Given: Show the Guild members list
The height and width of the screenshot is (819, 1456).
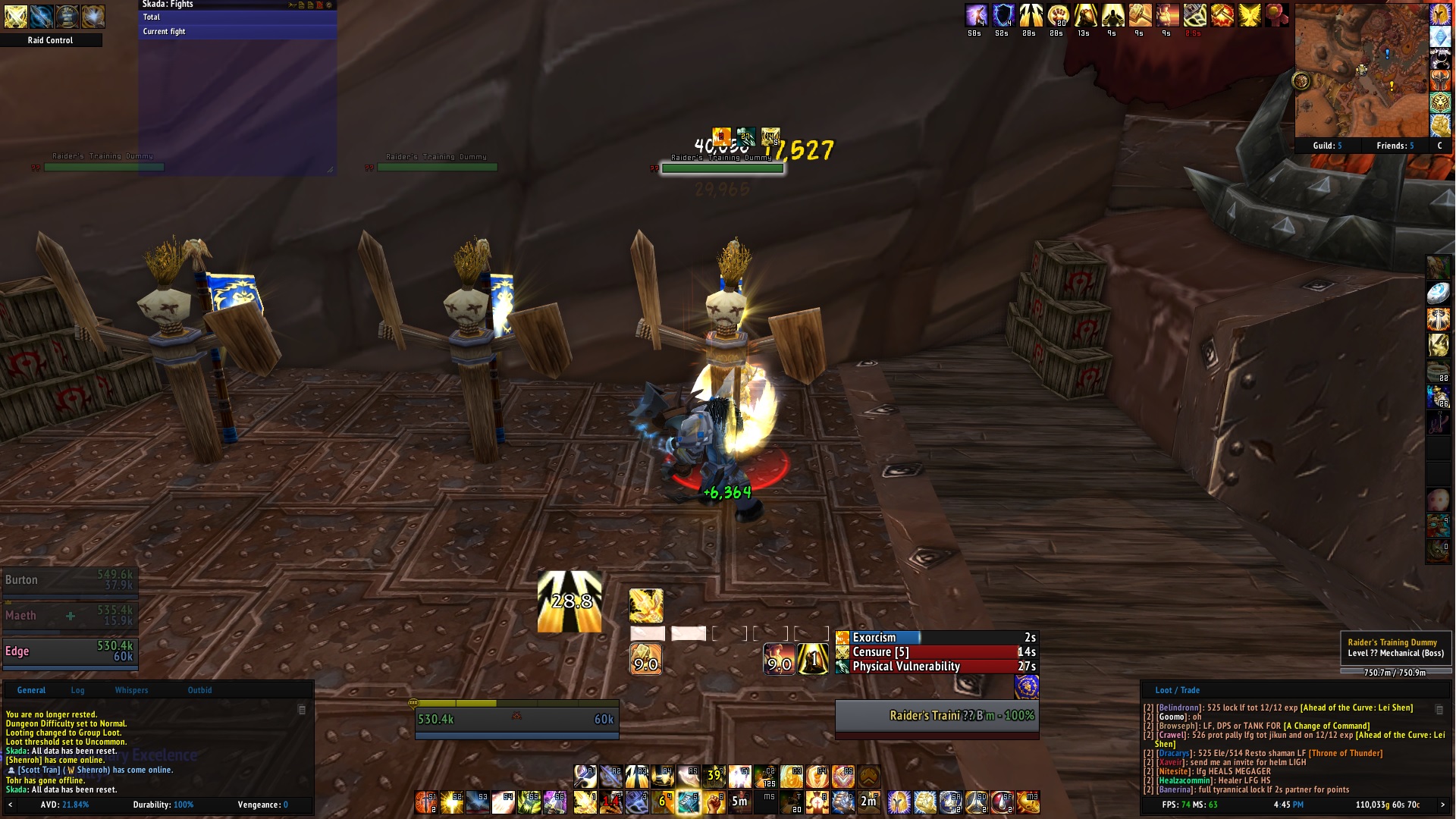Looking at the screenshot, I should (x=1327, y=146).
